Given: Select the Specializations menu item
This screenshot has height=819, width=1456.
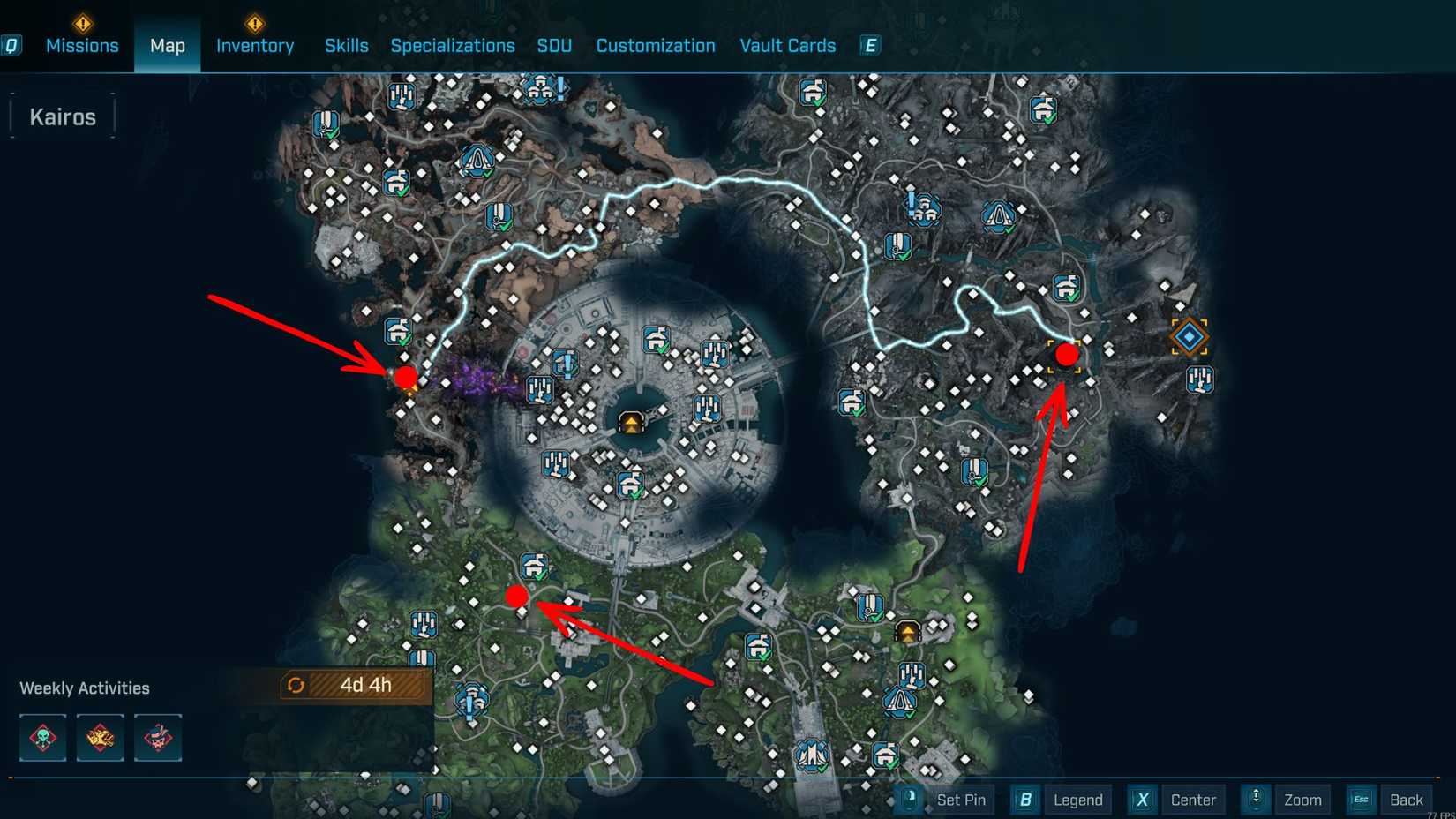Looking at the screenshot, I should coord(453,45).
